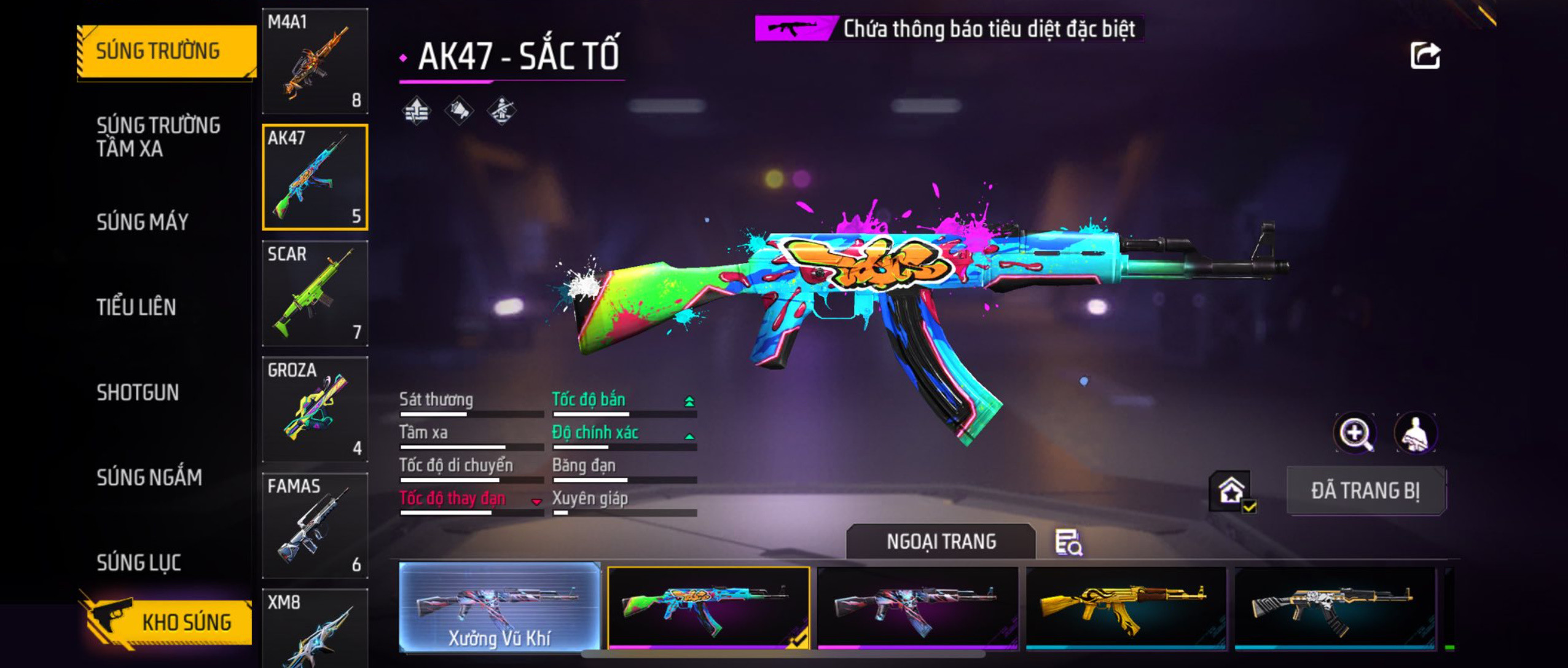Image resolution: width=1568 pixels, height=668 pixels.
Task: Zoom in with the magnifier icon
Action: (x=1355, y=433)
